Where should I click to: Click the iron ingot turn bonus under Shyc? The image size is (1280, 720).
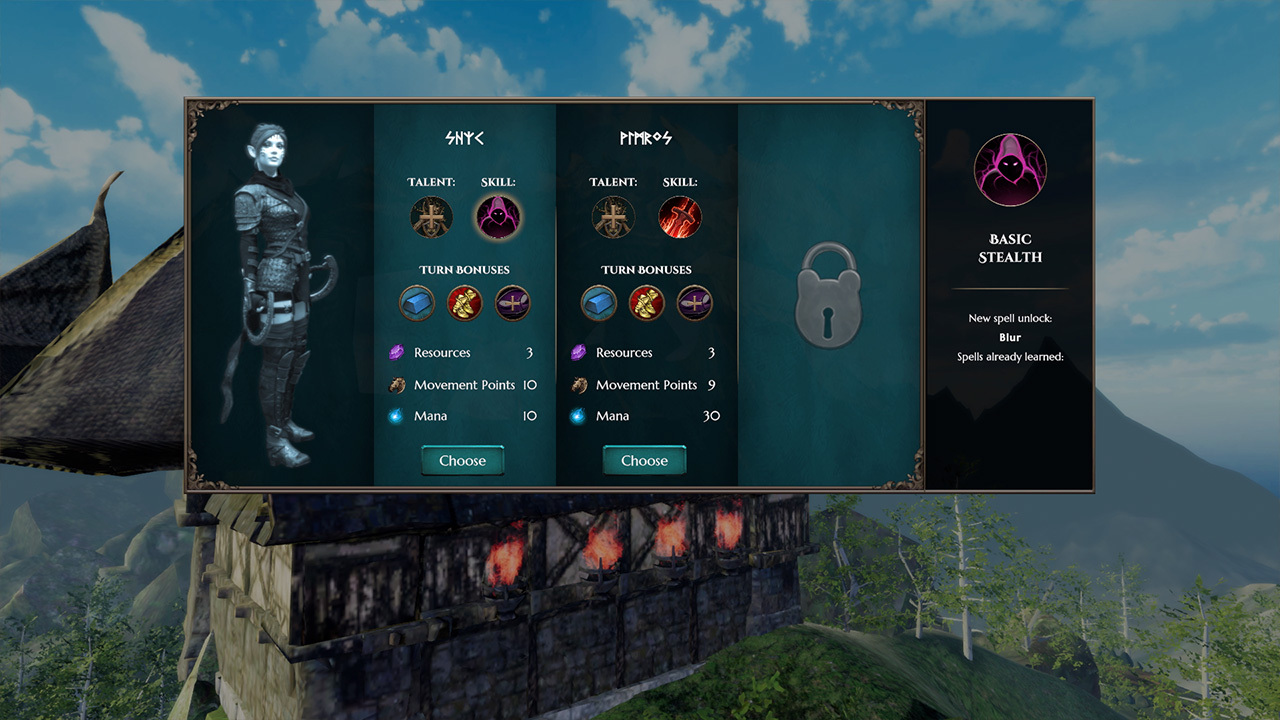(417, 302)
